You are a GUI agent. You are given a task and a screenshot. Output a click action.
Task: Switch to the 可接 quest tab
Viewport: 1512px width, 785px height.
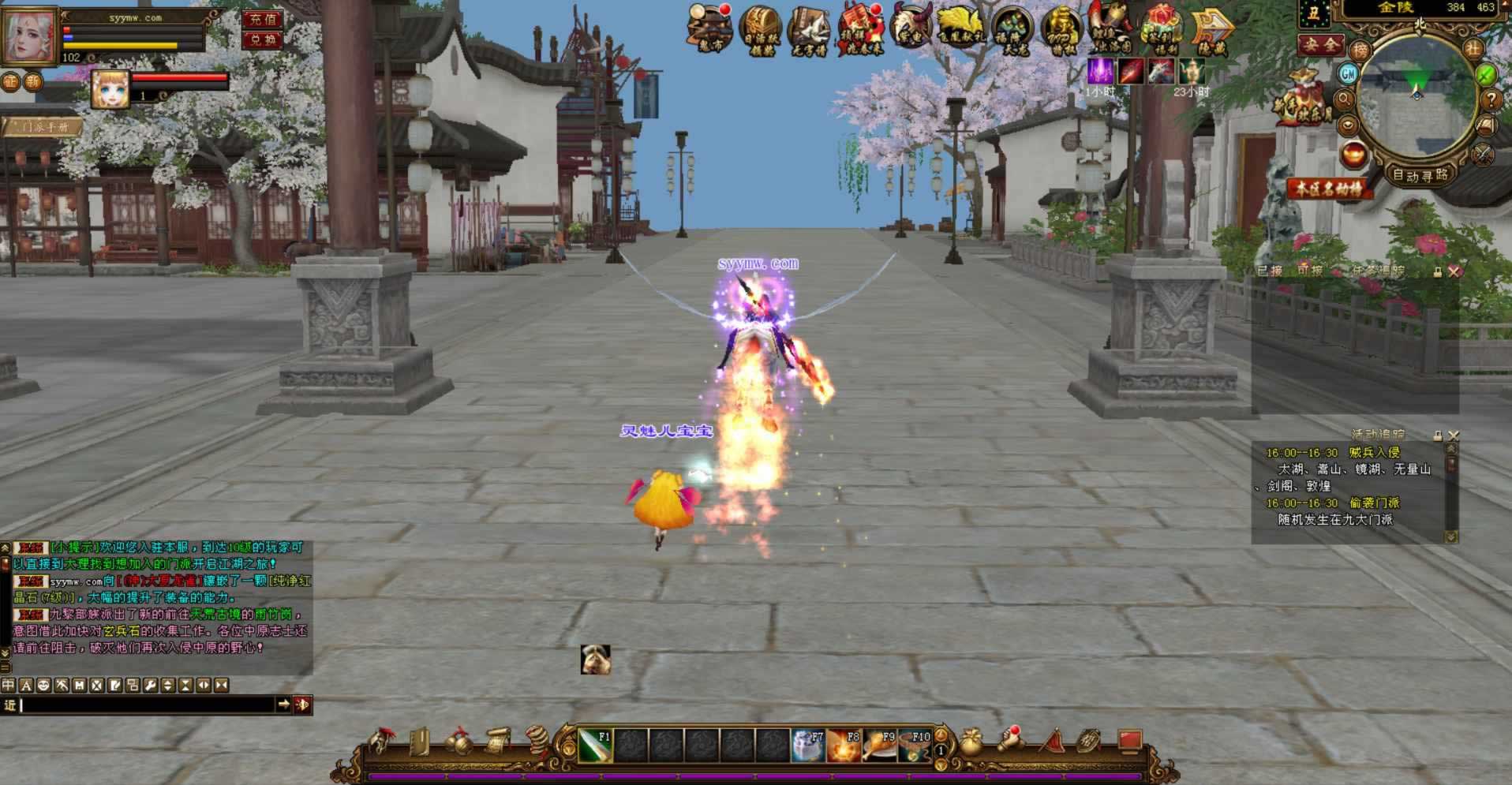[x=1309, y=271]
